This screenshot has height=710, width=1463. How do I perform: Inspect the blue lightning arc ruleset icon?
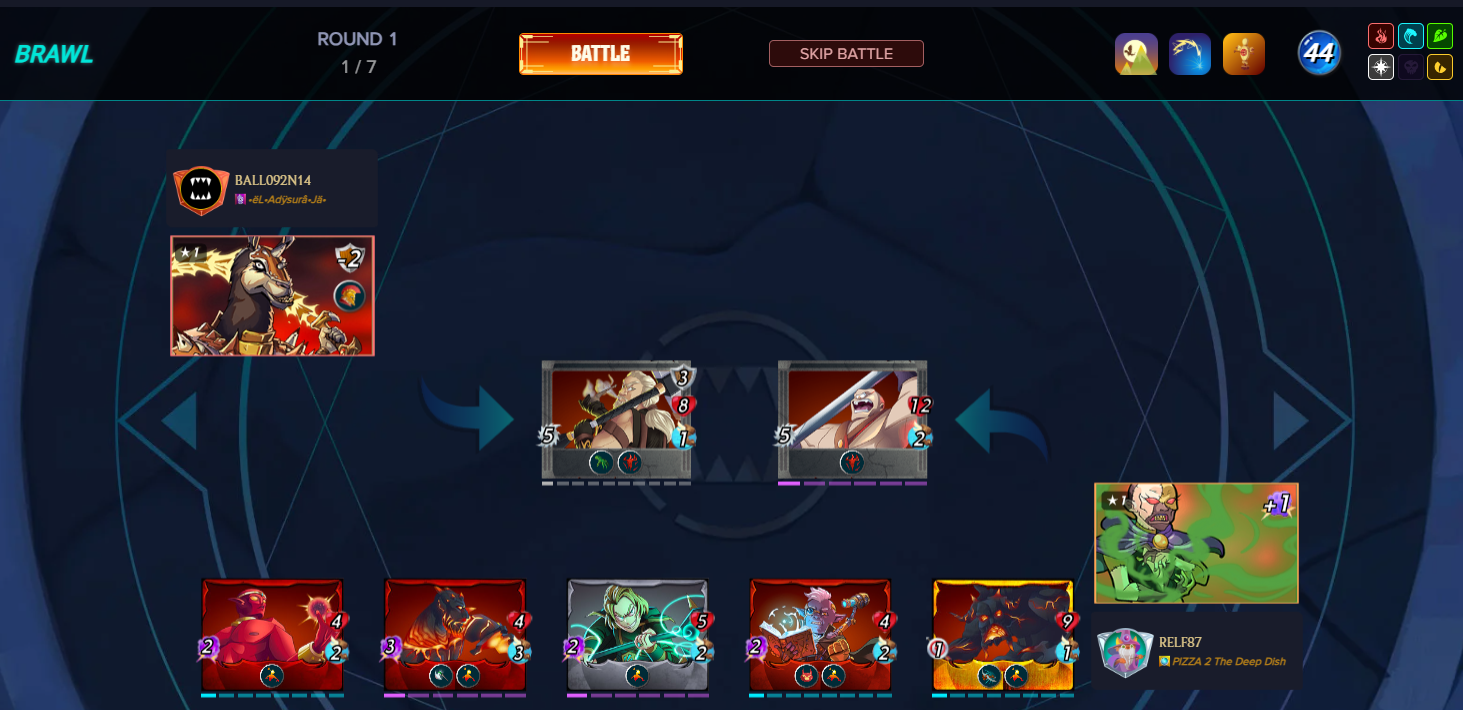click(x=1190, y=54)
